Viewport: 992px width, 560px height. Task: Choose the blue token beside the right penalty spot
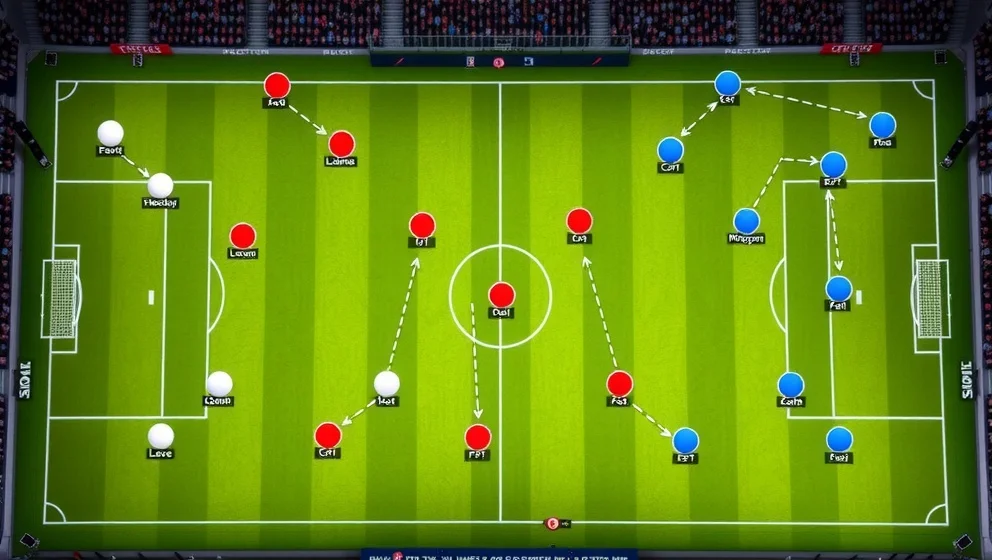pos(838,289)
